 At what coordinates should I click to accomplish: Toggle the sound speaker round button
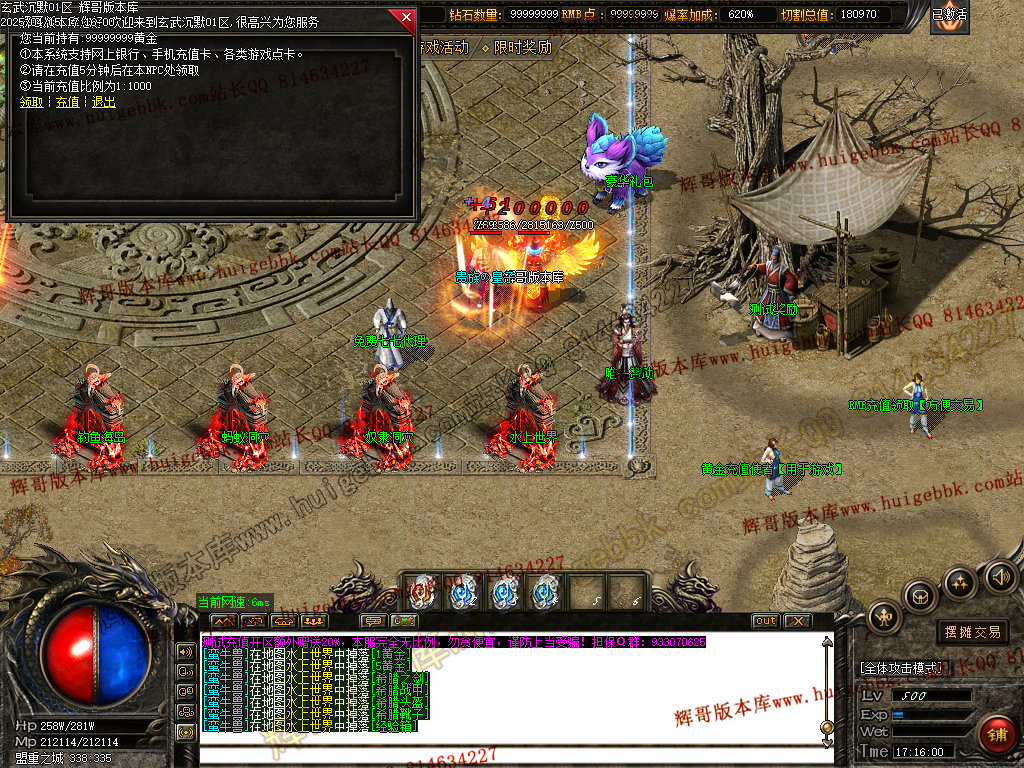pyautogui.click(x=1000, y=576)
